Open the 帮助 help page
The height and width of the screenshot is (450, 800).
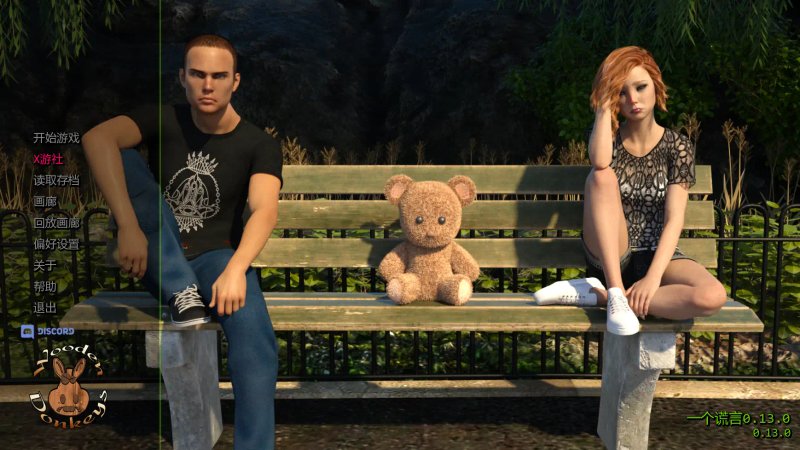click(x=44, y=287)
